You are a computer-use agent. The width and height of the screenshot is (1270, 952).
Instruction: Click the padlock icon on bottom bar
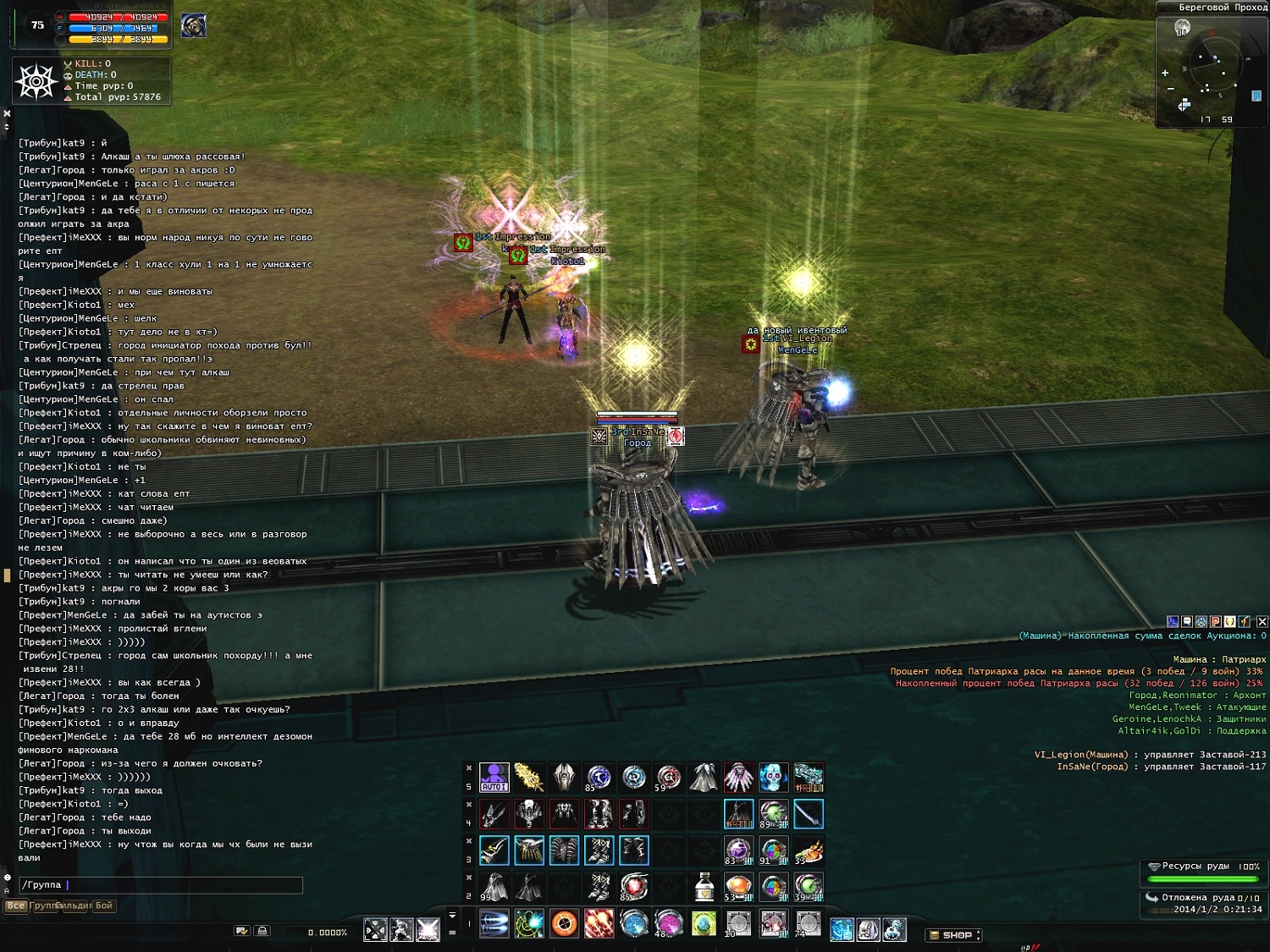pos(262,931)
